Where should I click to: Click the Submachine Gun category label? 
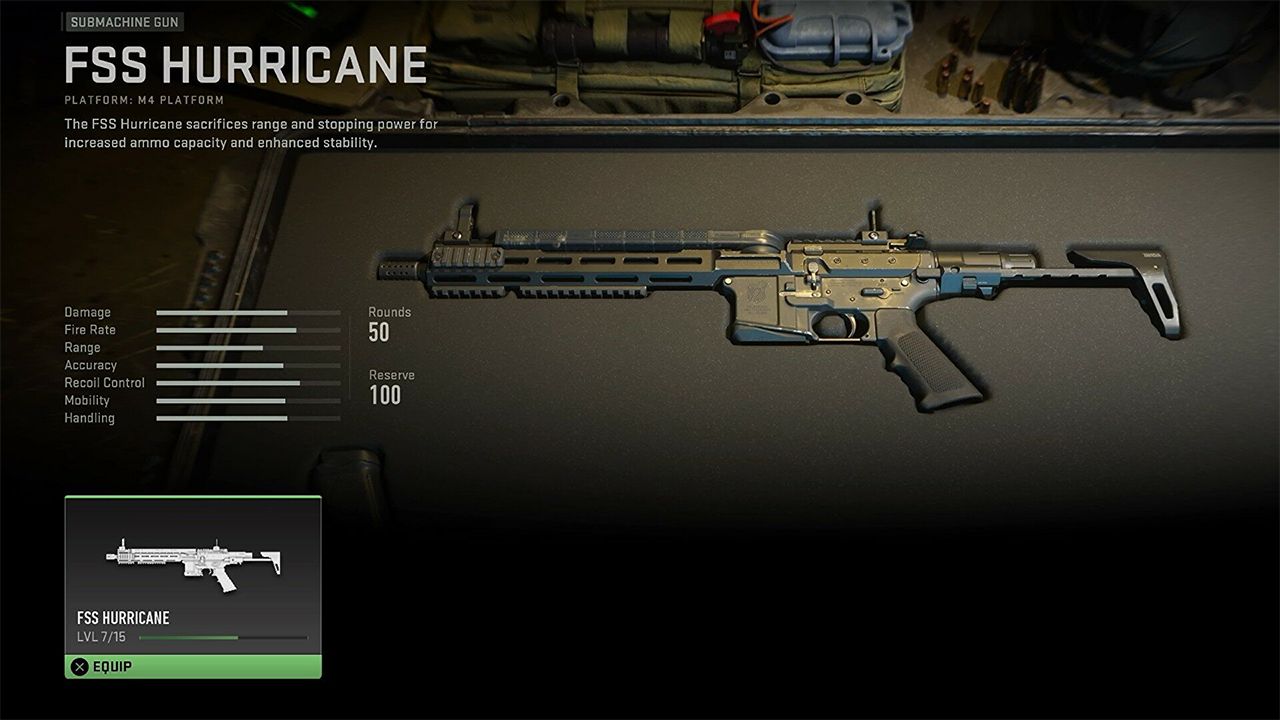pyautogui.click(x=125, y=21)
